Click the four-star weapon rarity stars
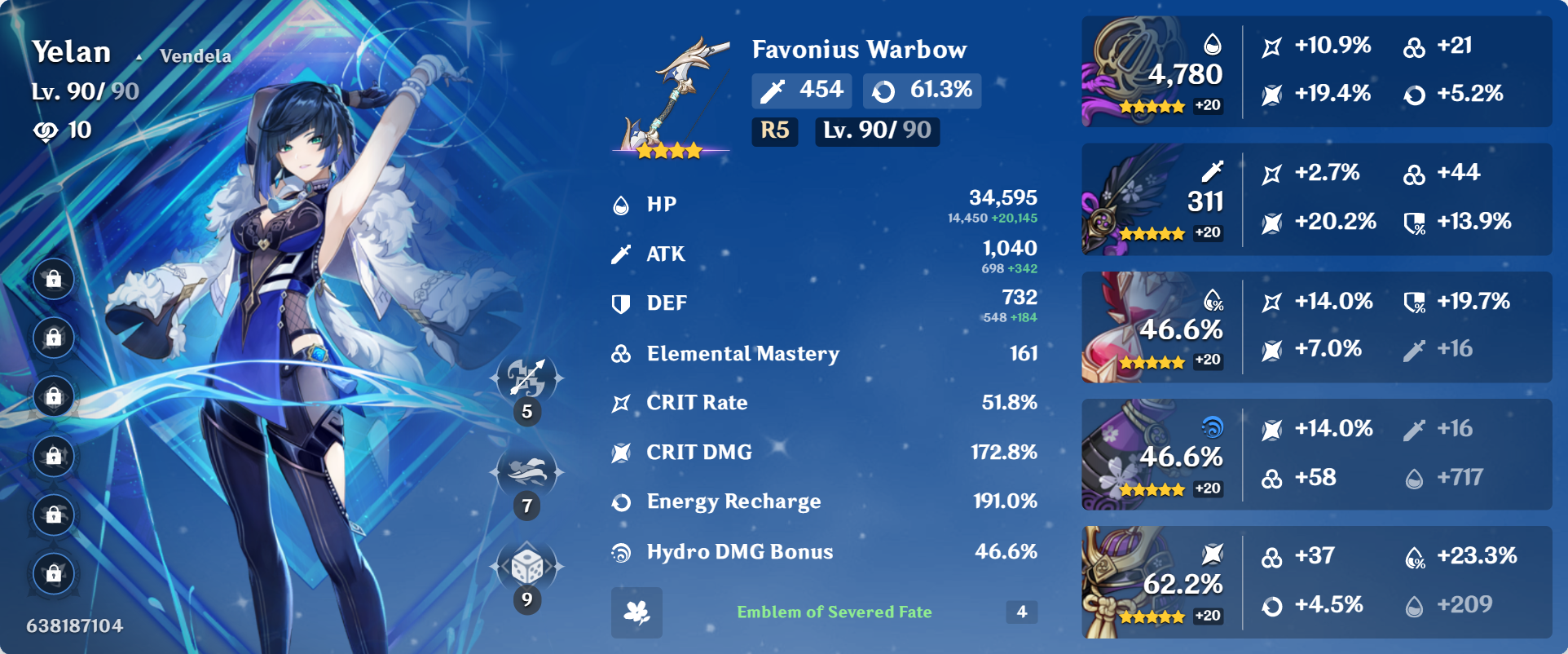Viewport: 1568px width, 654px height. tap(668, 149)
